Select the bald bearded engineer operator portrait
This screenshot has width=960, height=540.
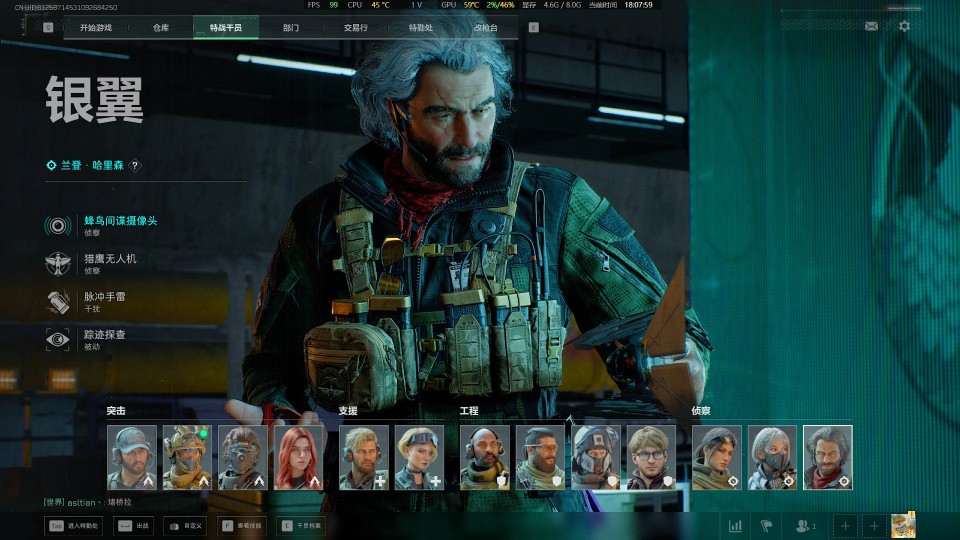484,457
